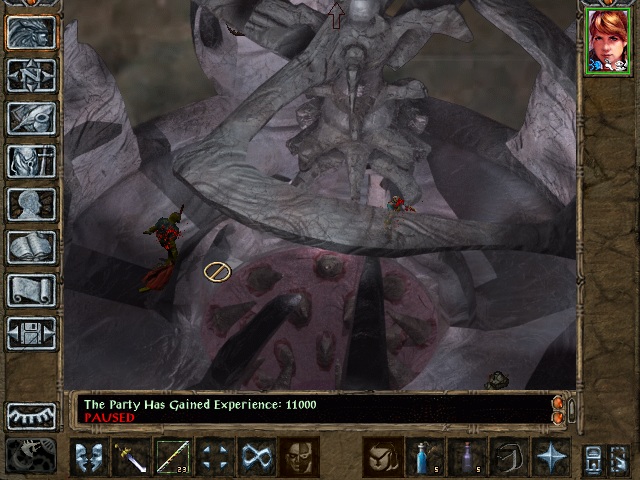The image size is (640, 480).
Task: Use the blue potion quick item
Action: click(425, 457)
